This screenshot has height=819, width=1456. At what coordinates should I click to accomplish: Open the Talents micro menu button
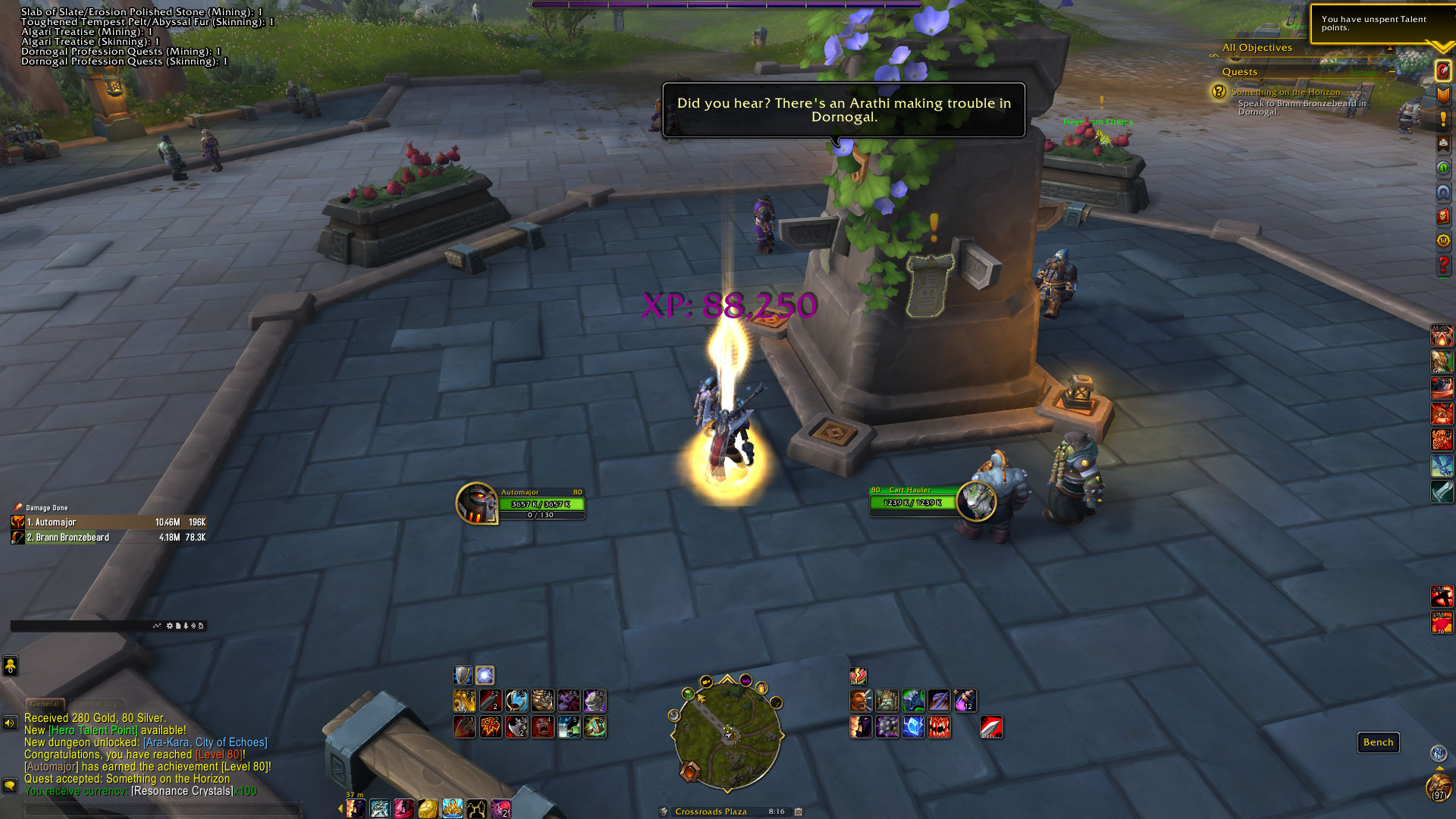(x=1442, y=72)
